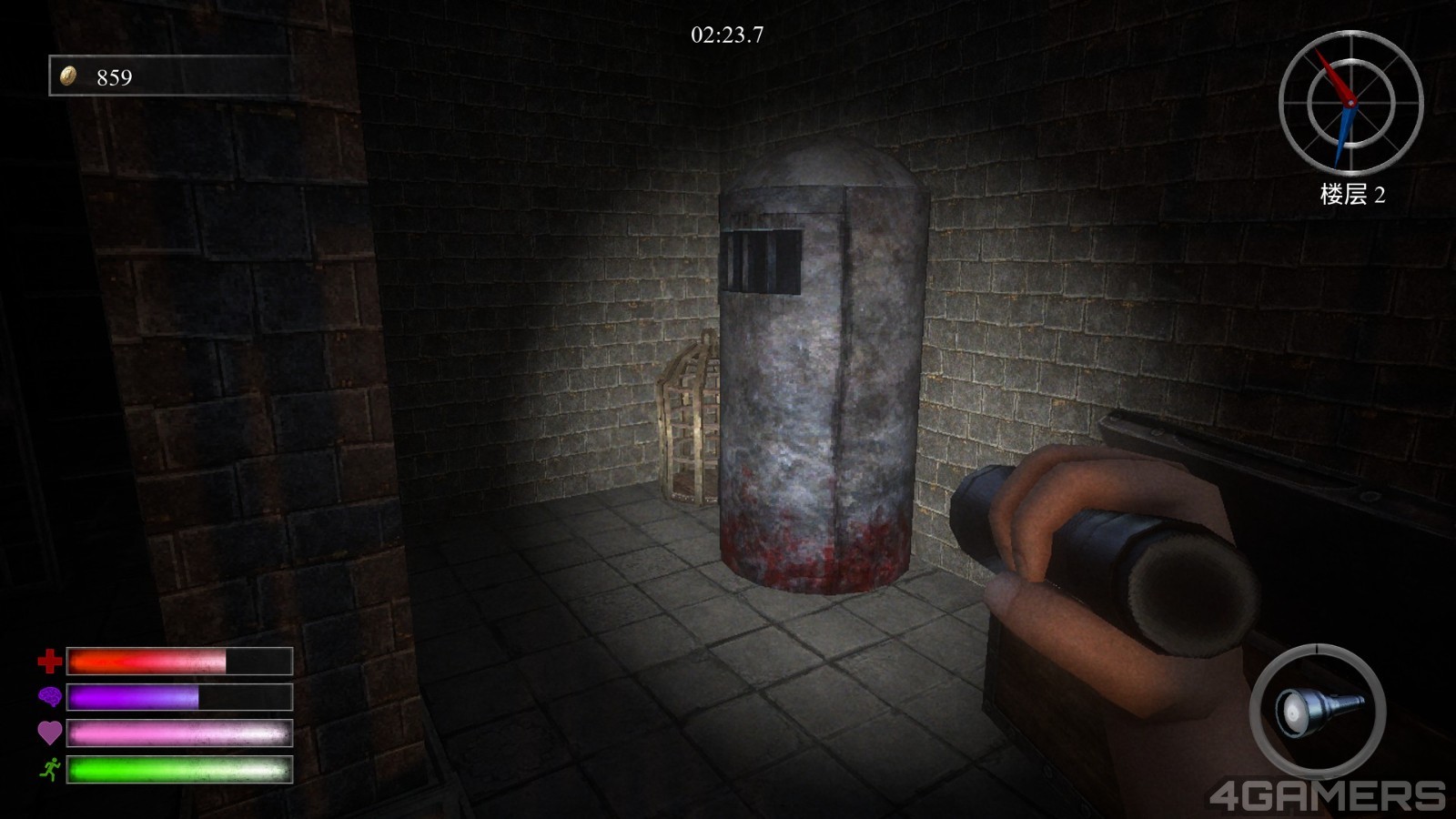1456x819 pixels.
Task: Select the equipped flashlight item slot
Action: click(1317, 712)
